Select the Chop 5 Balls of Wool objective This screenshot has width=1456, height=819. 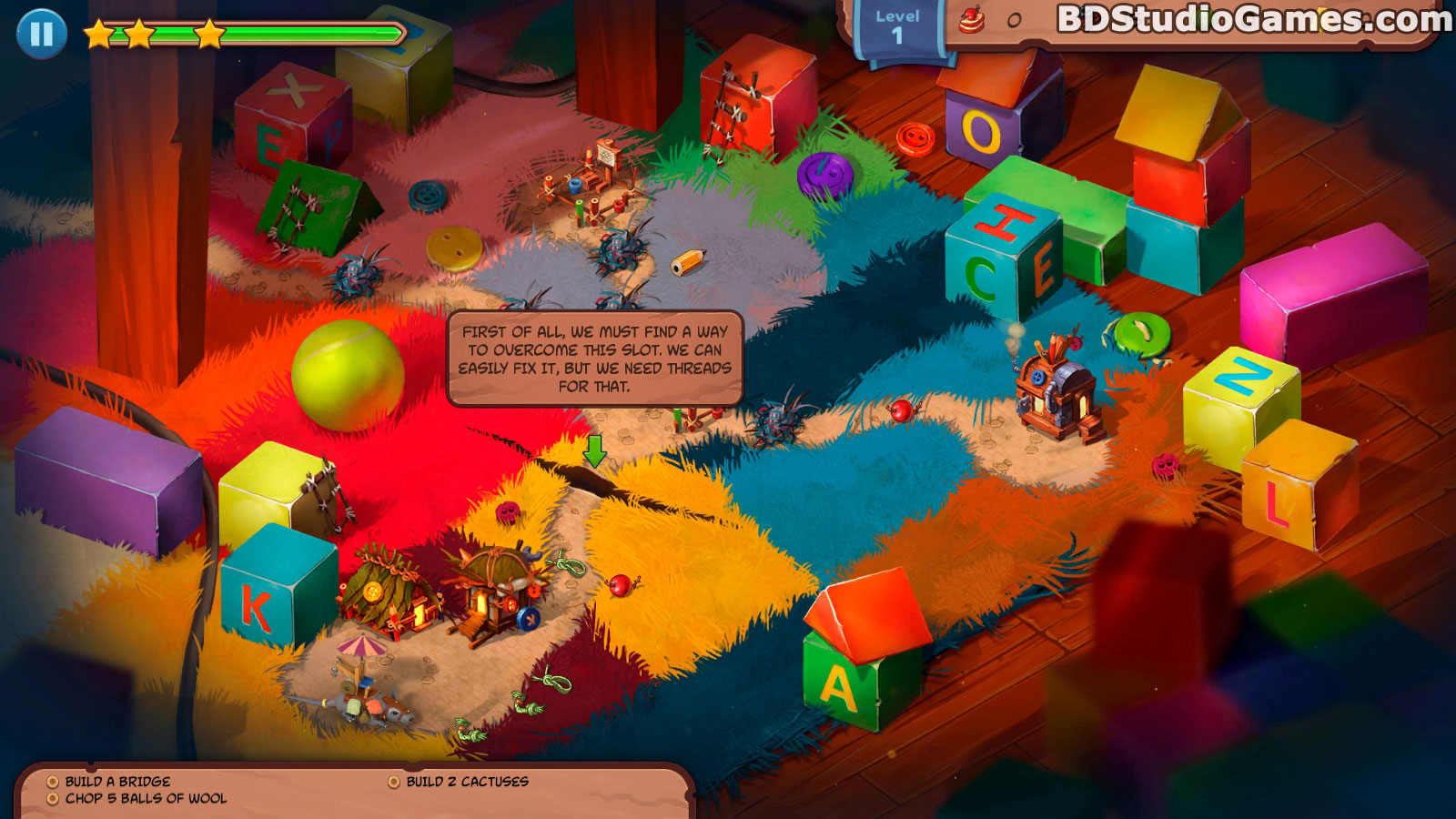coord(146,799)
